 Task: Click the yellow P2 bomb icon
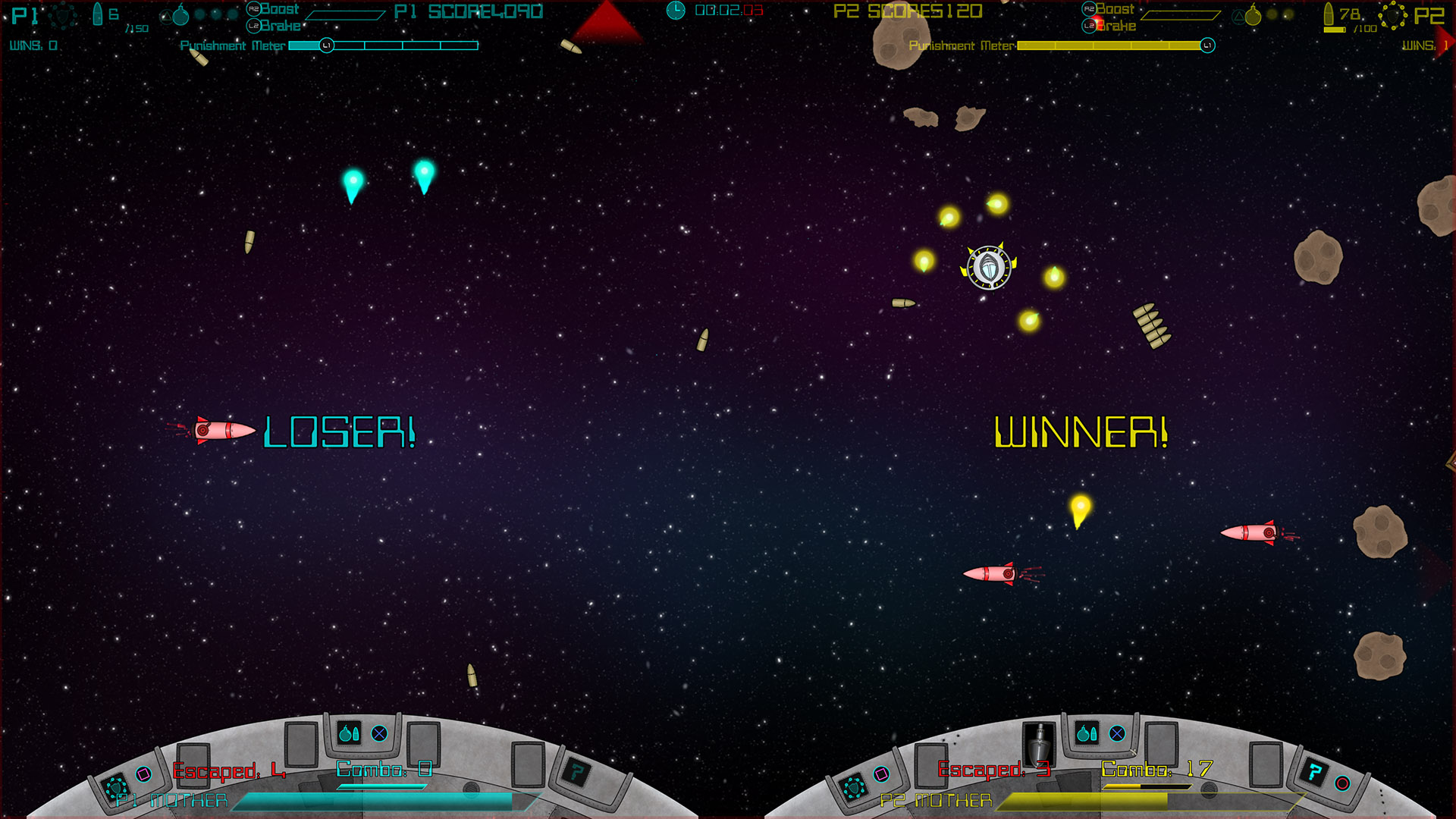(1254, 15)
